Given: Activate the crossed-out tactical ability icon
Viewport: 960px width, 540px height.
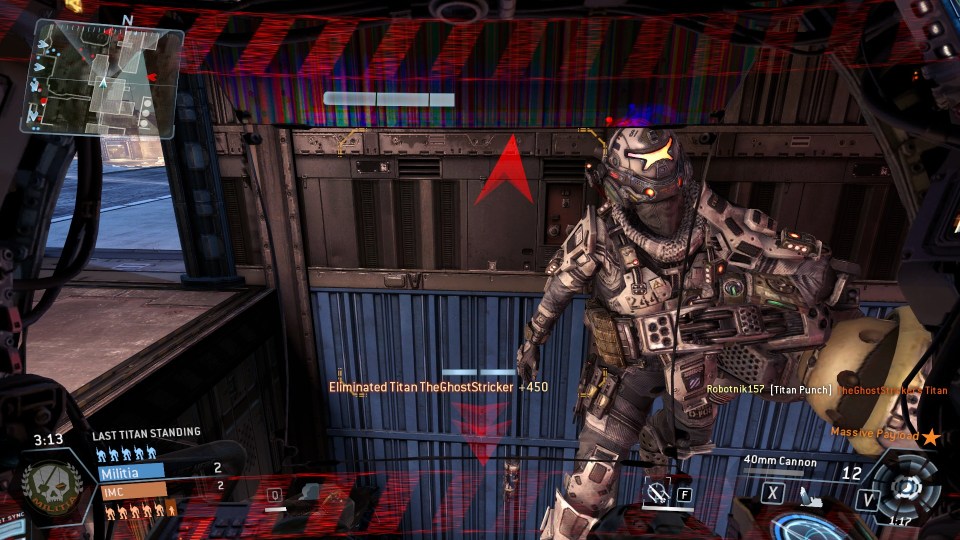Looking at the screenshot, I should tap(657, 493).
